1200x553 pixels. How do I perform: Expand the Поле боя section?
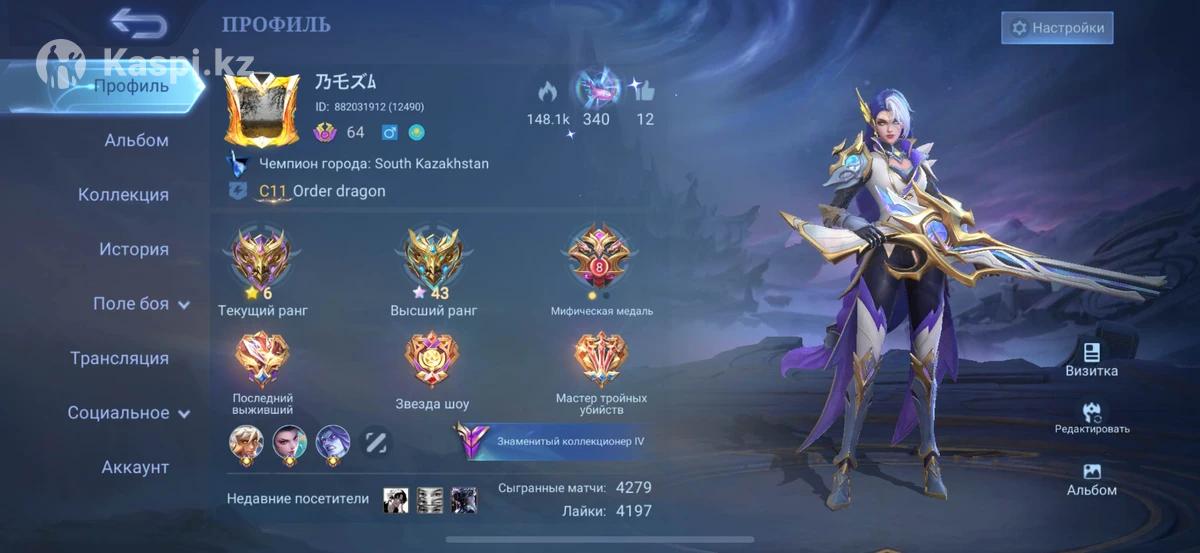pos(140,304)
